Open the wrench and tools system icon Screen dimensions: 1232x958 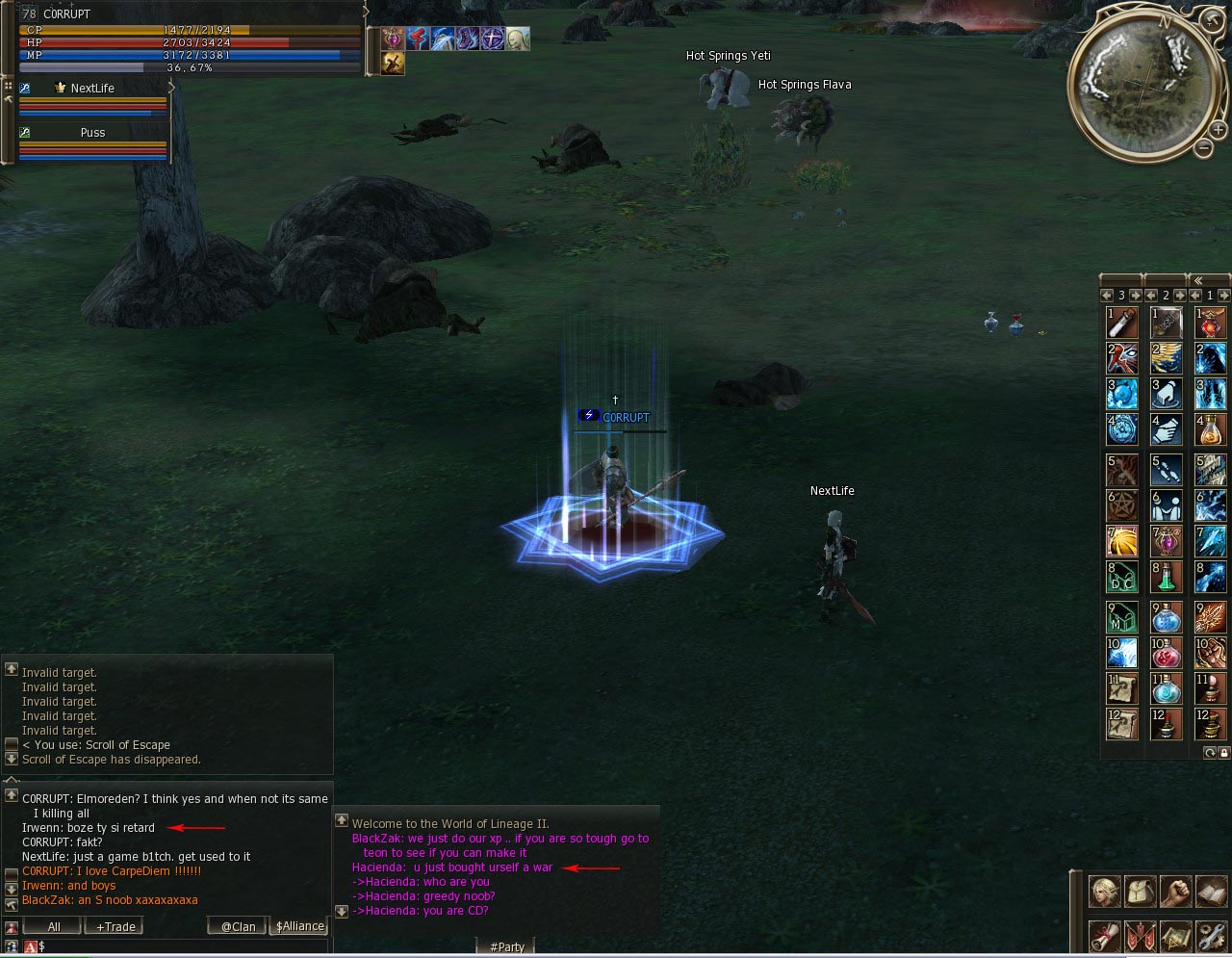coord(1211,936)
